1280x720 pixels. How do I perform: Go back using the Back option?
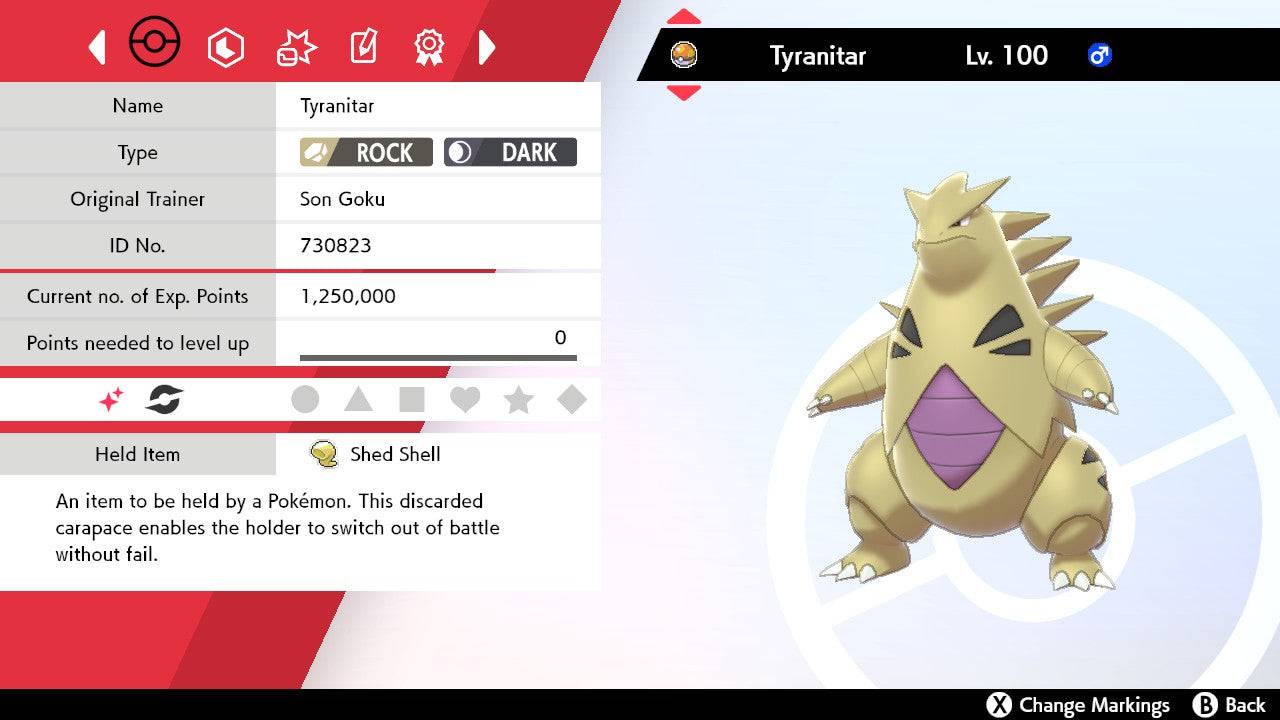pos(1229,705)
